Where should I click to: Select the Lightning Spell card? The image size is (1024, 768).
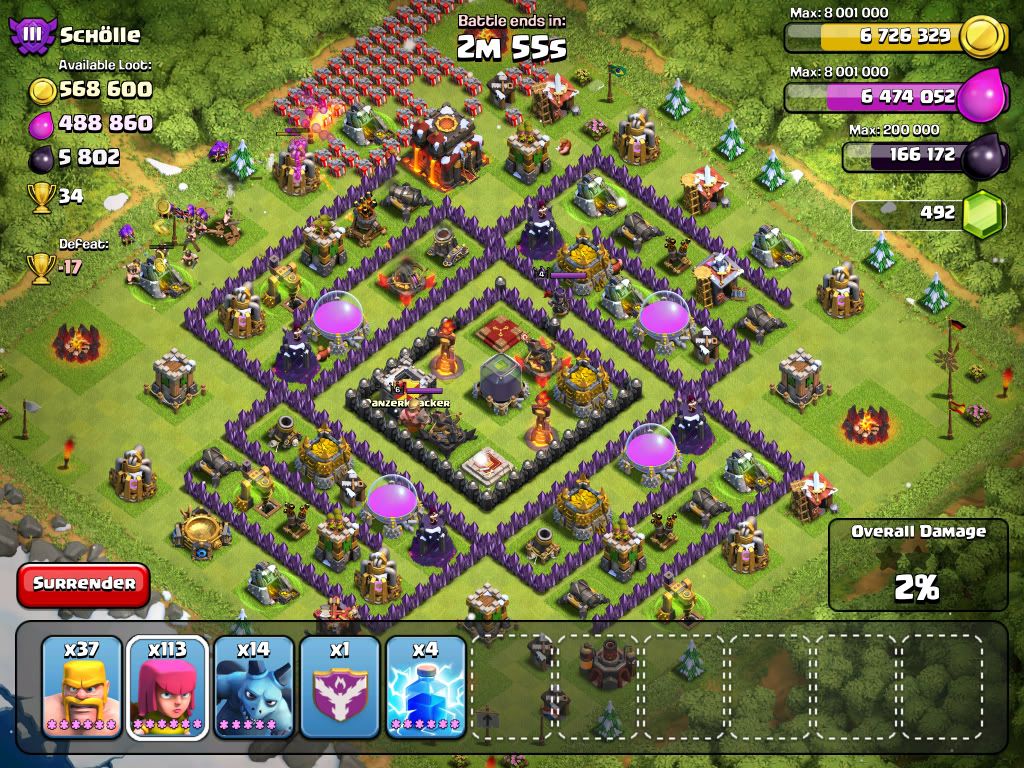pyautogui.click(x=426, y=687)
